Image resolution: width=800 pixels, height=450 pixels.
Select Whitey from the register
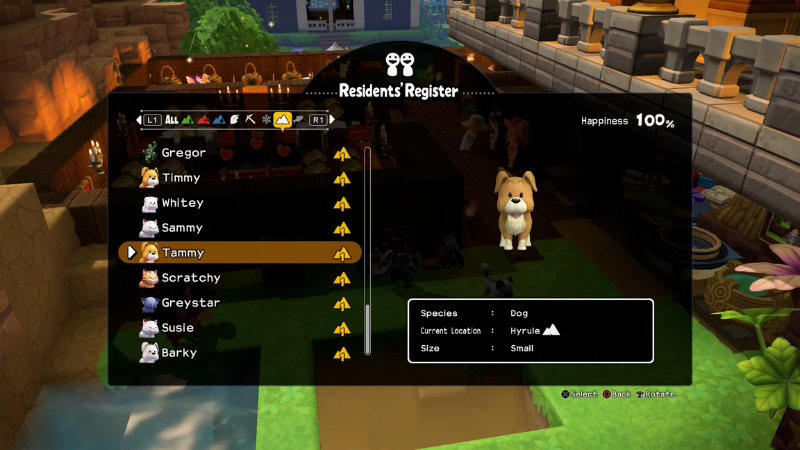[183, 203]
